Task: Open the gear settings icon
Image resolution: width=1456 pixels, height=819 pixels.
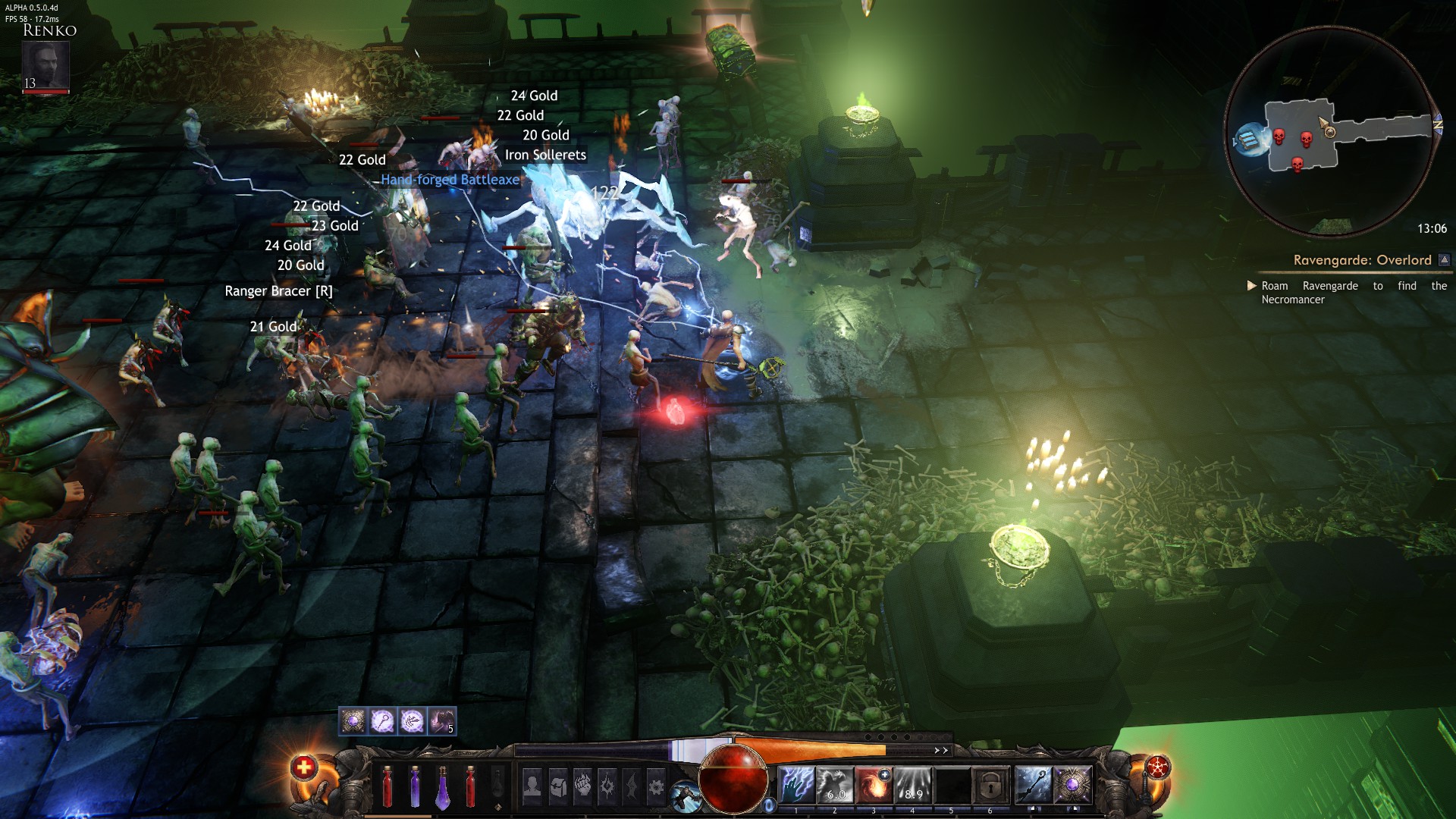Action: click(656, 786)
